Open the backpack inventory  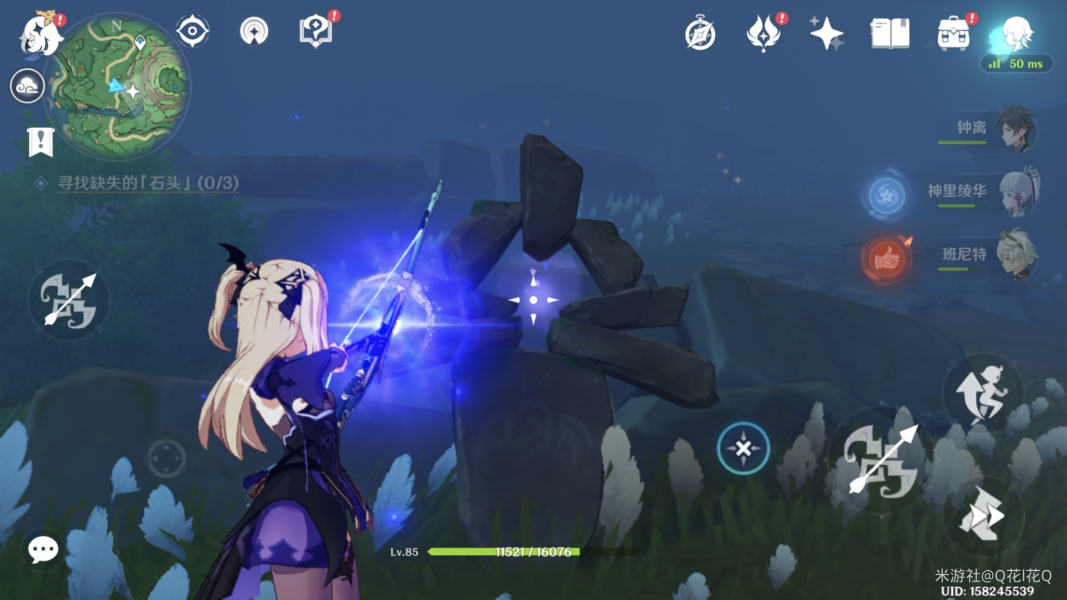(x=953, y=33)
